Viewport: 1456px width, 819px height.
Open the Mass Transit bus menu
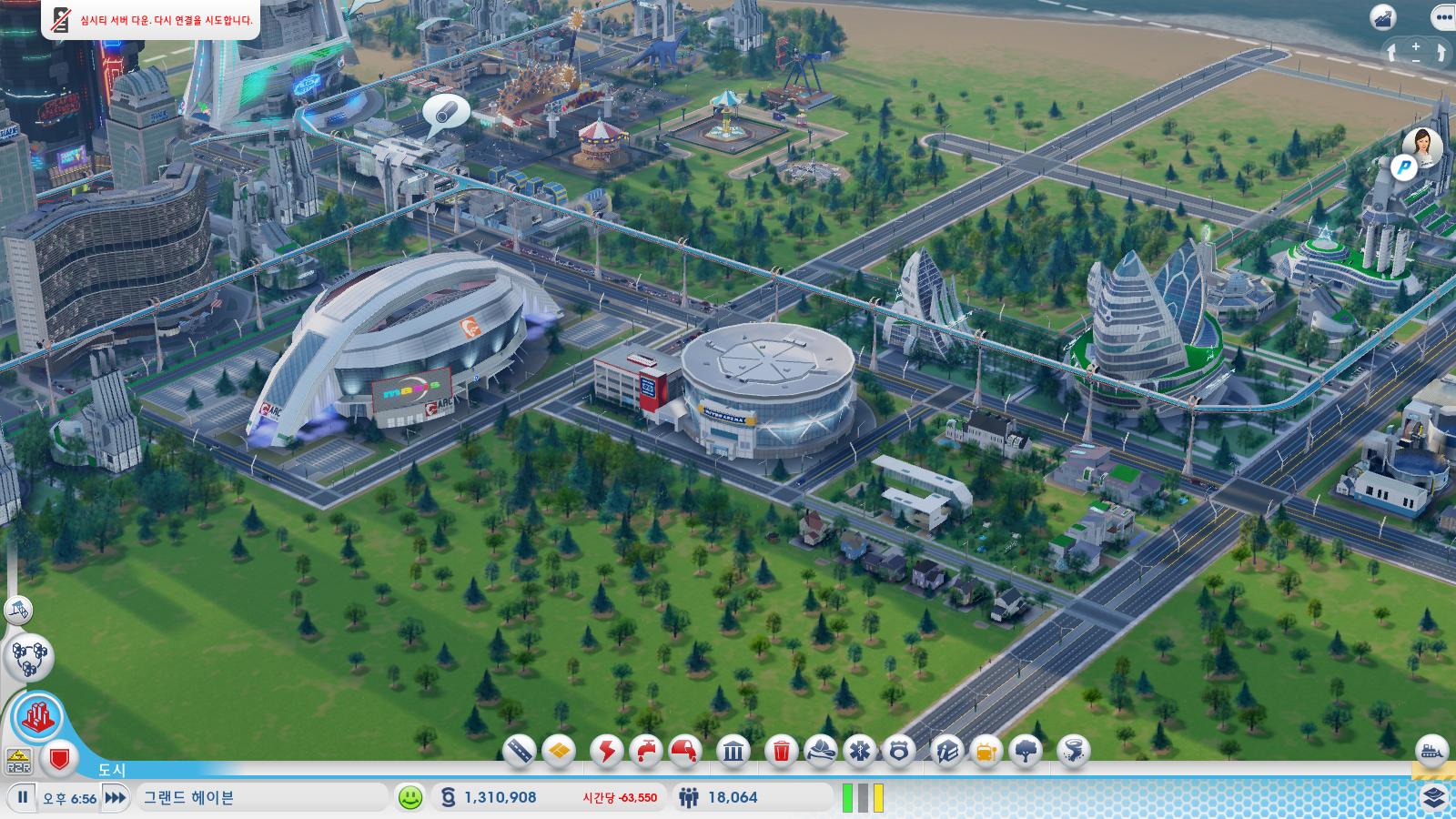(986, 751)
